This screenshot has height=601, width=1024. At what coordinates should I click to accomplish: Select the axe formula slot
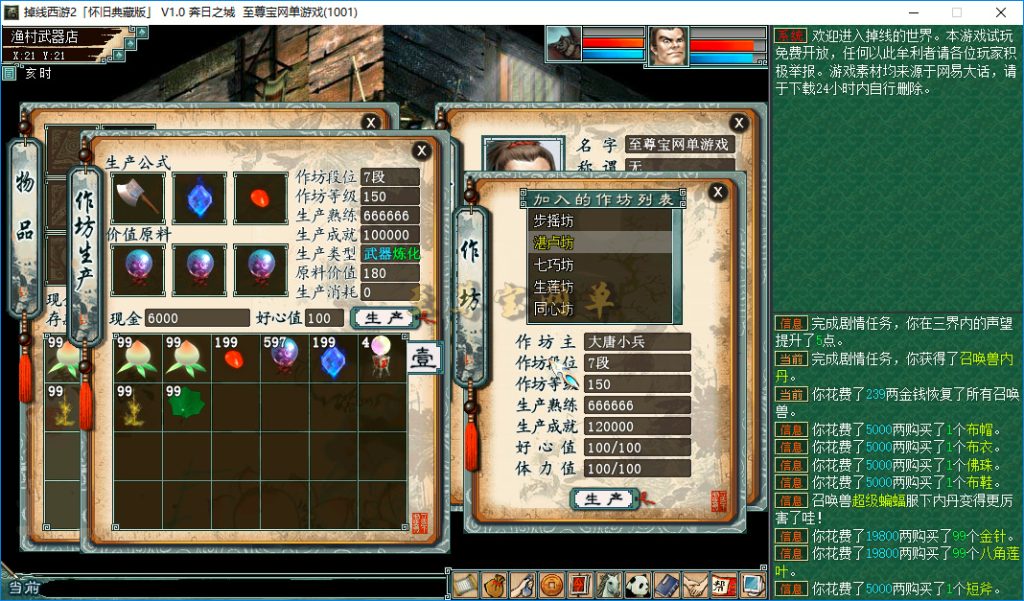[x=138, y=198]
